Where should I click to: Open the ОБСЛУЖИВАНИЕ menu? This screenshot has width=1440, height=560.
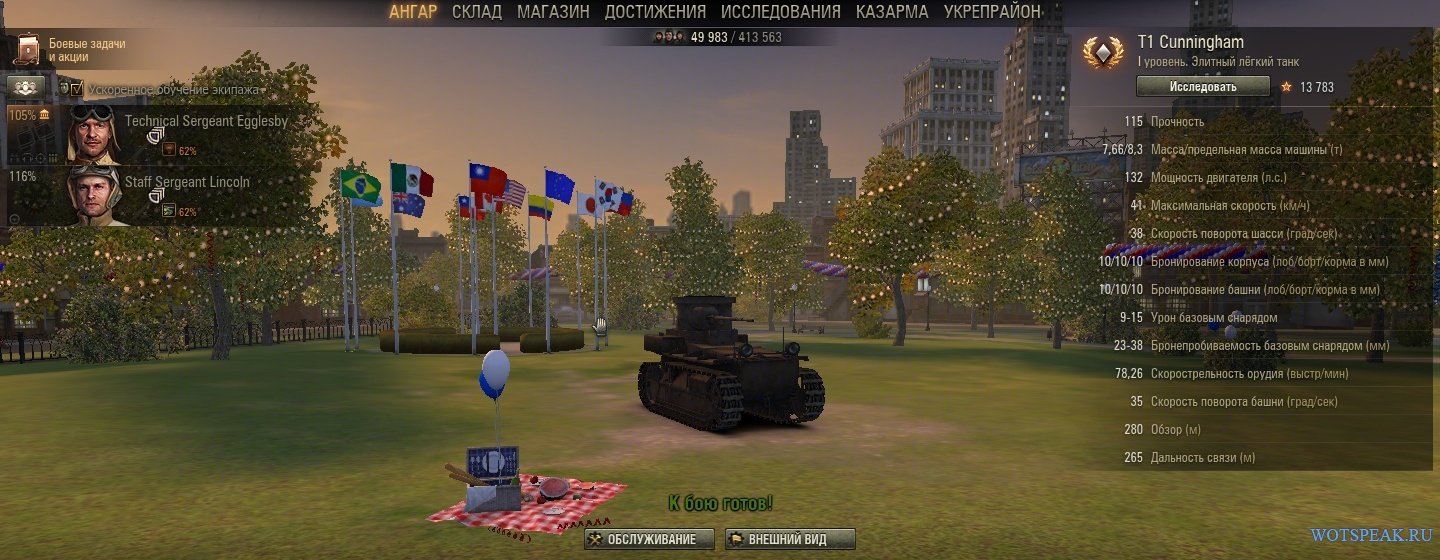[x=650, y=539]
